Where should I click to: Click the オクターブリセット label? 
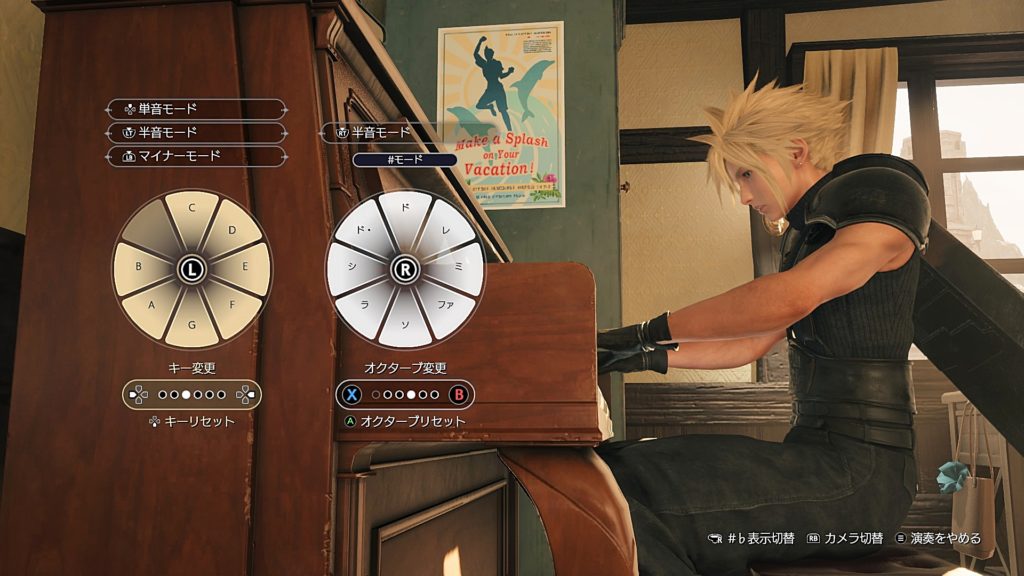point(404,421)
